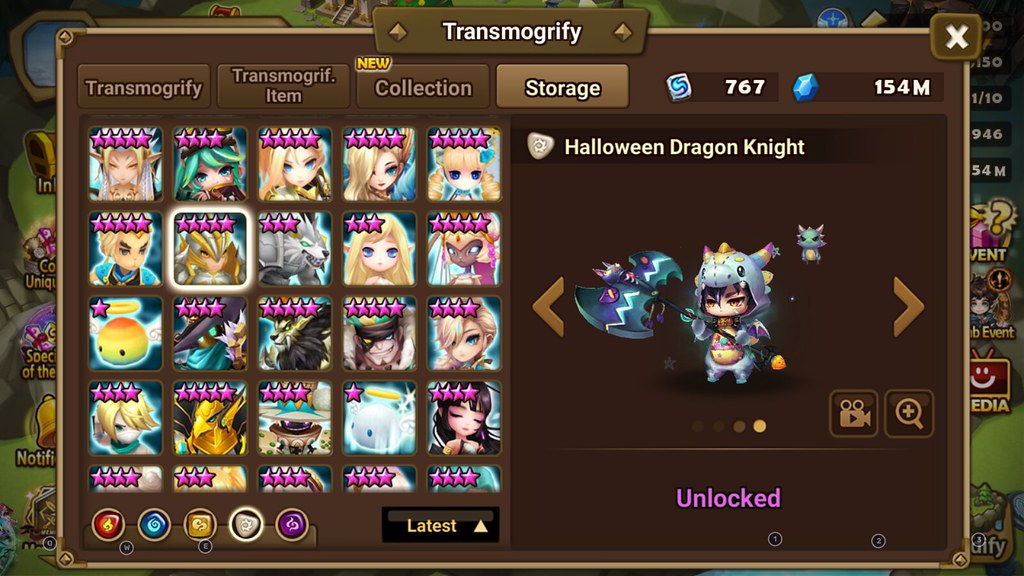Filter by the yellow wind element
Screen dimensions: 1024x576
tap(200, 524)
